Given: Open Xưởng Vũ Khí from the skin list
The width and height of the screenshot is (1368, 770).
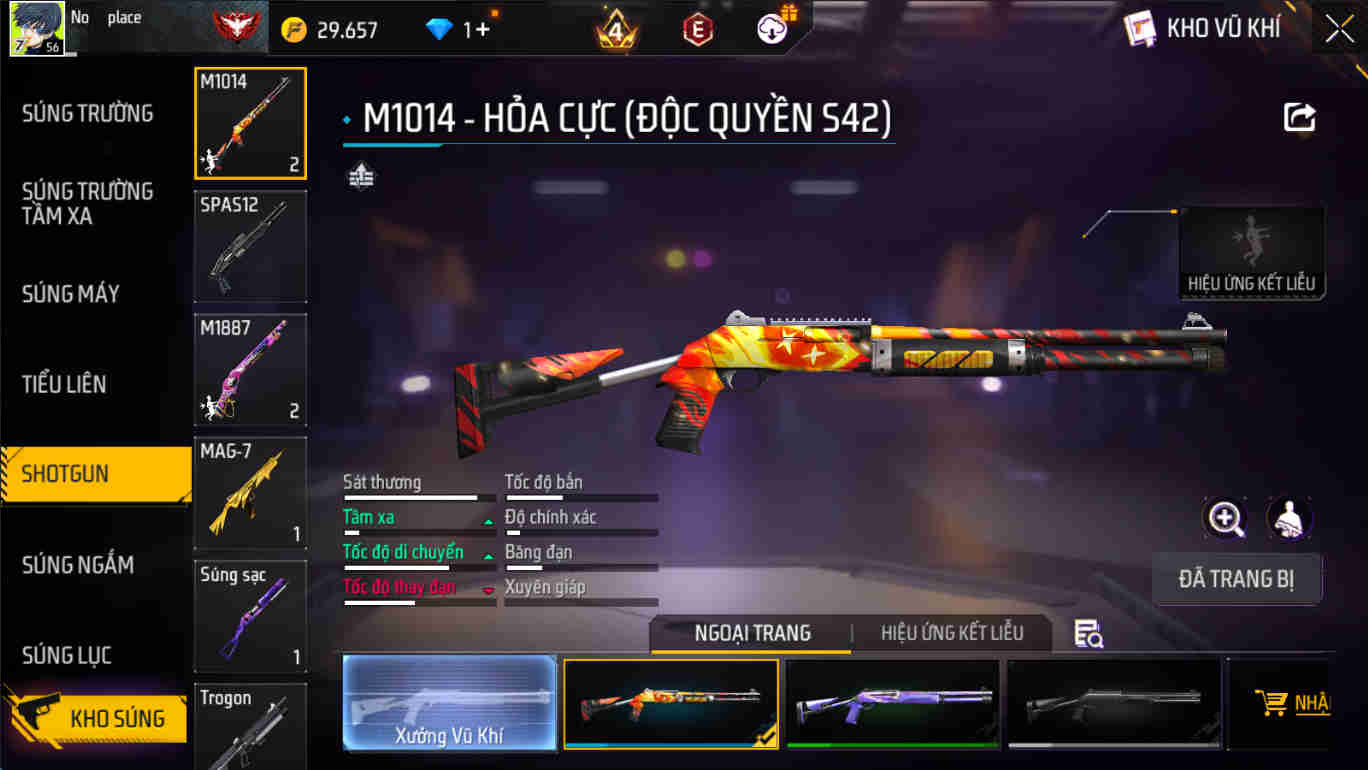Looking at the screenshot, I should coord(449,702).
